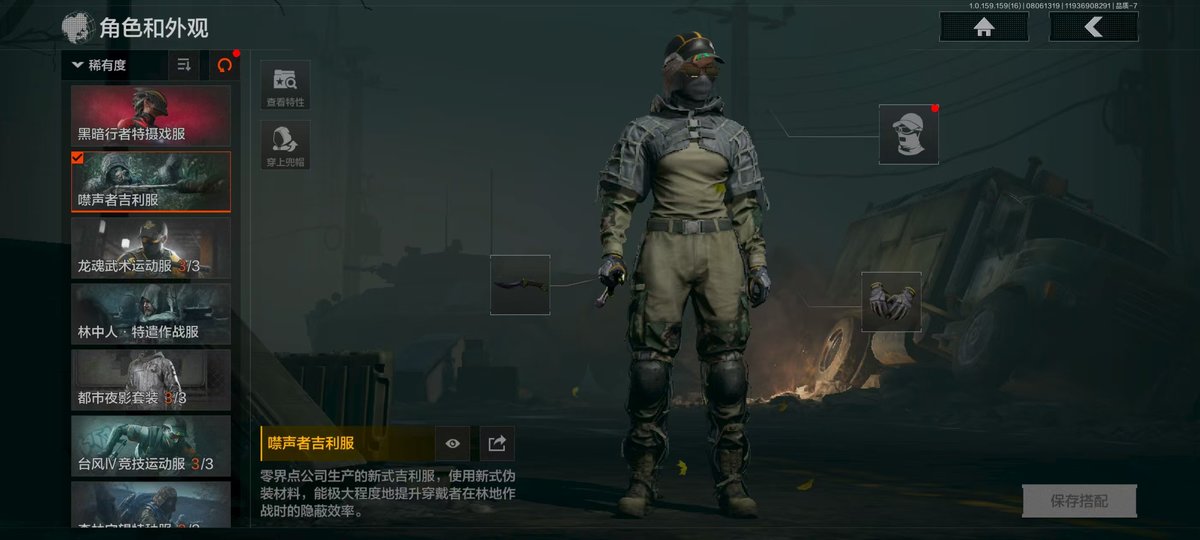Pick the 林中人·特遣作战服 outfit

click(151, 314)
